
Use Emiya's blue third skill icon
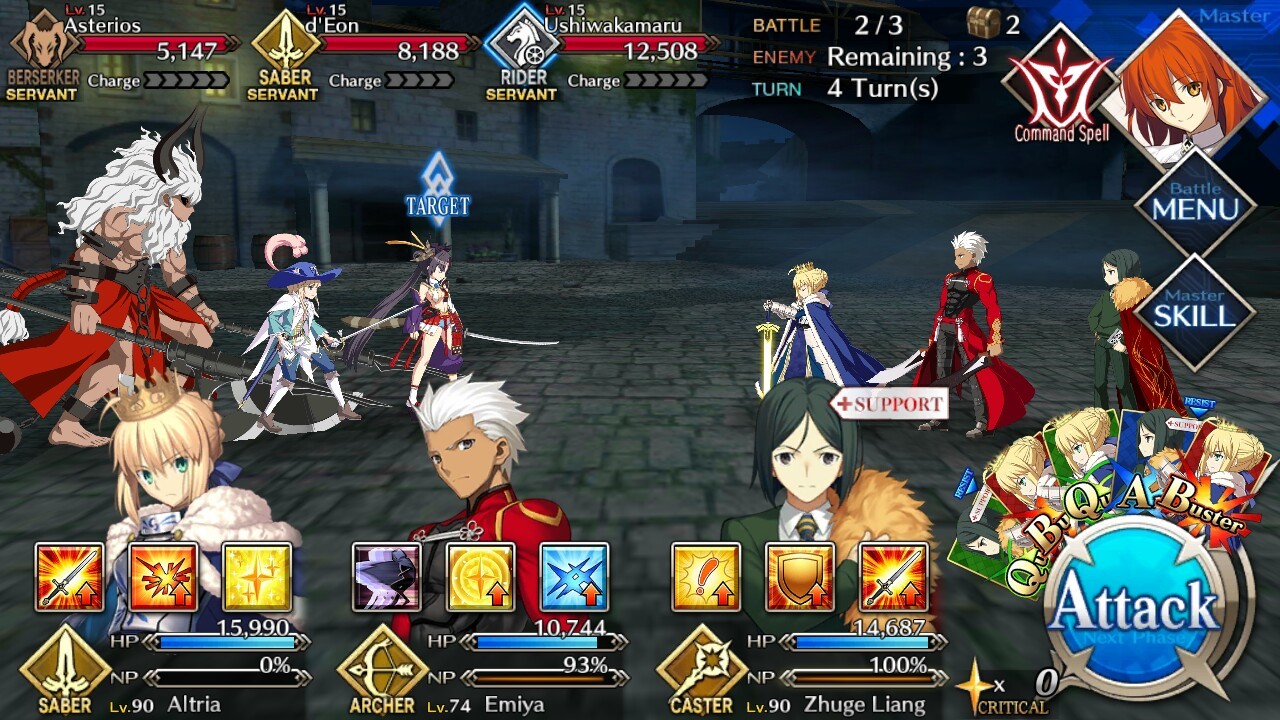[574, 577]
